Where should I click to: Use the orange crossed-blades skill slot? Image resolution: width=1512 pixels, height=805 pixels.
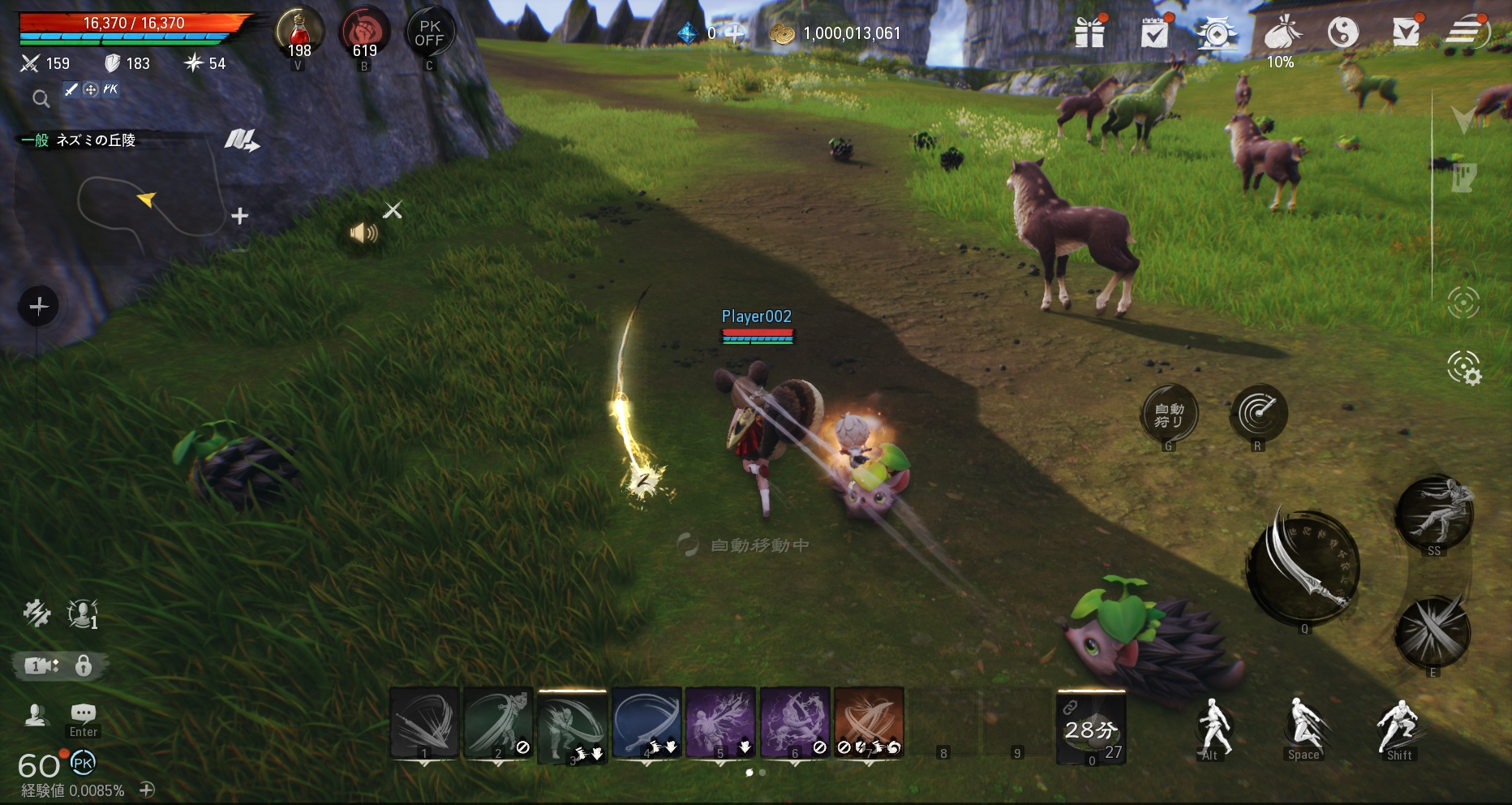[868, 722]
